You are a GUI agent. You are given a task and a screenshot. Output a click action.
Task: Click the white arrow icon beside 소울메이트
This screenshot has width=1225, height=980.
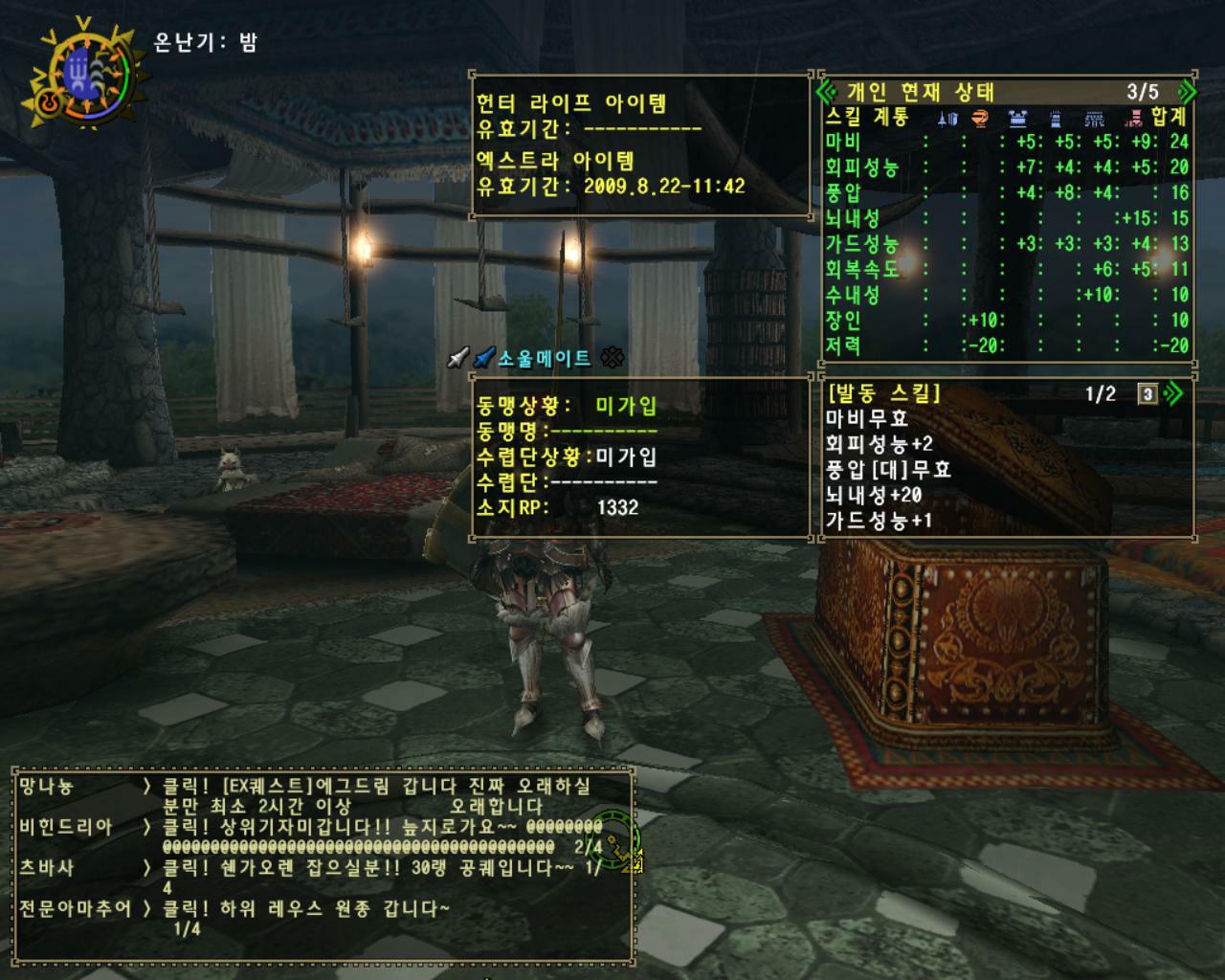click(457, 358)
